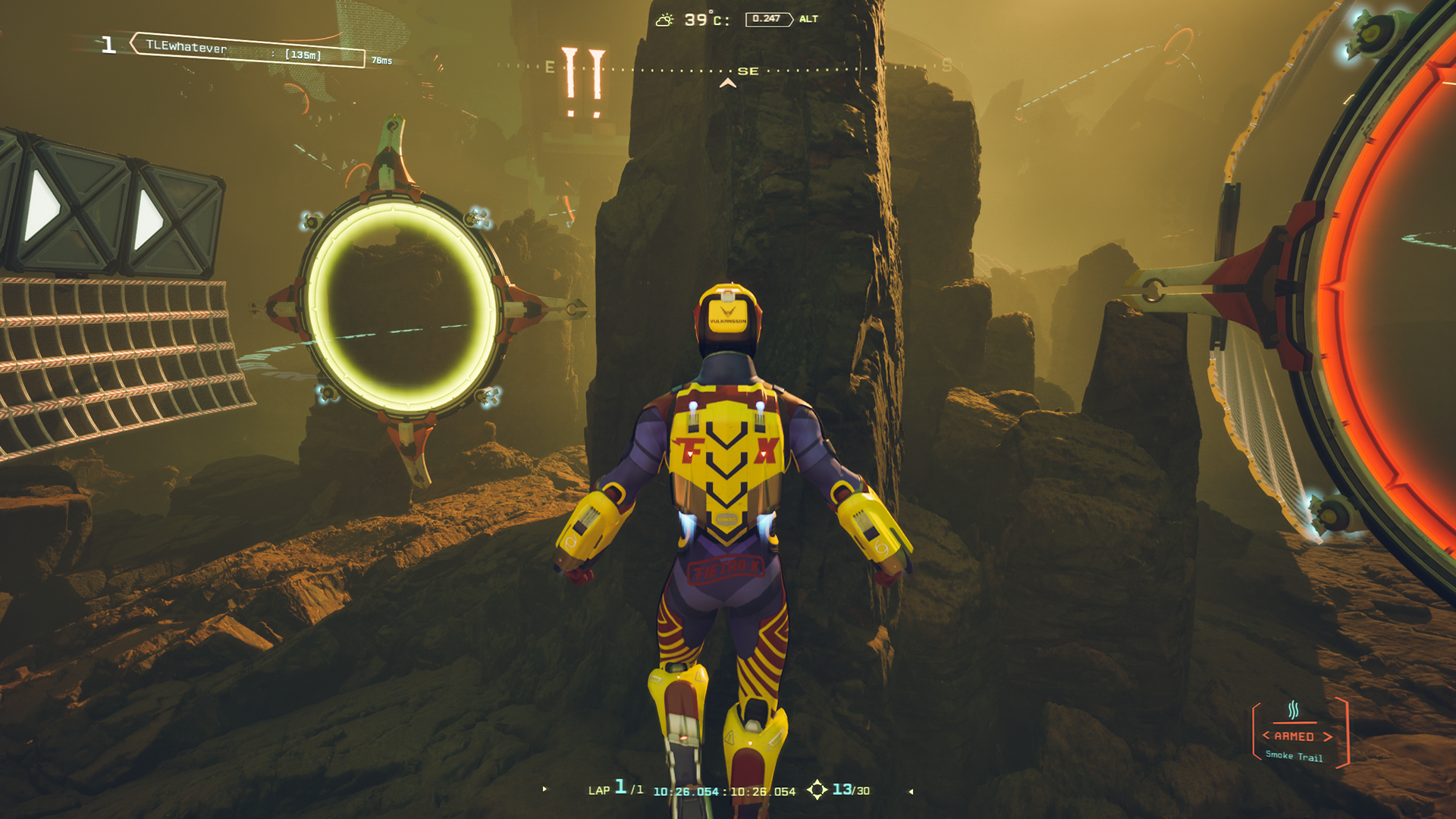Click the checkpoint crosshair icon
1456x819 pixels.
(x=817, y=790)
